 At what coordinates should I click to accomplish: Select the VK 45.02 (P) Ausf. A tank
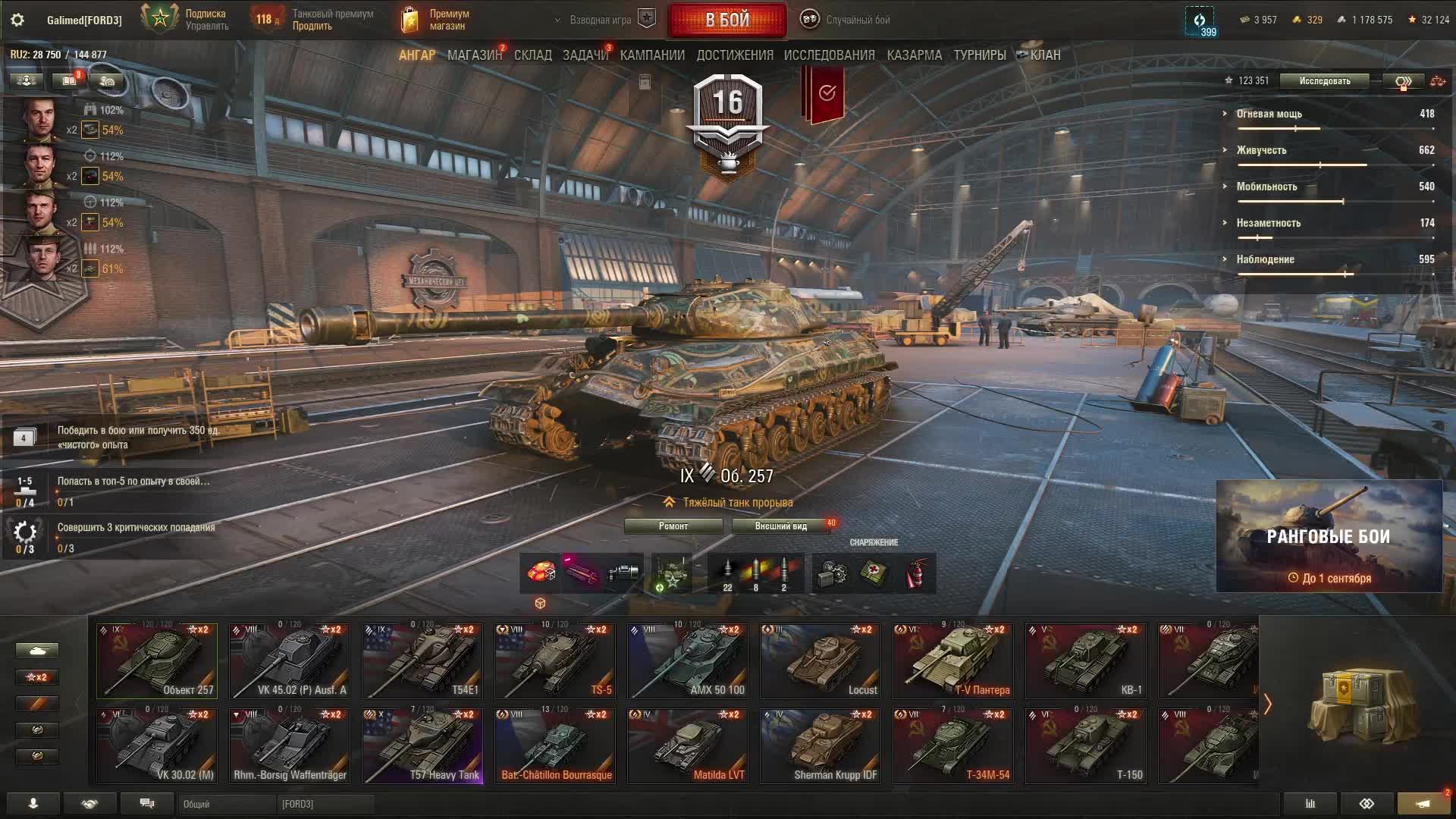coord(289,661)
